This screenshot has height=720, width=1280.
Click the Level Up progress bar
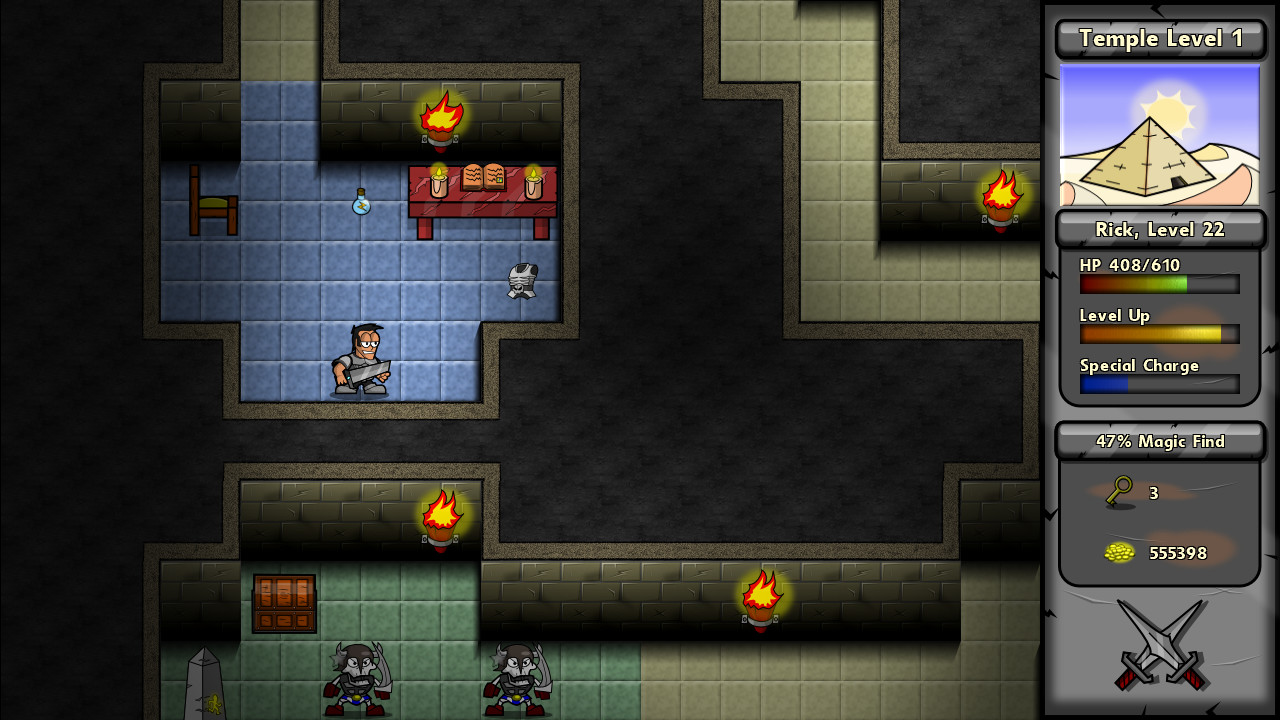pyautogui.click(x=1159, y=334)
